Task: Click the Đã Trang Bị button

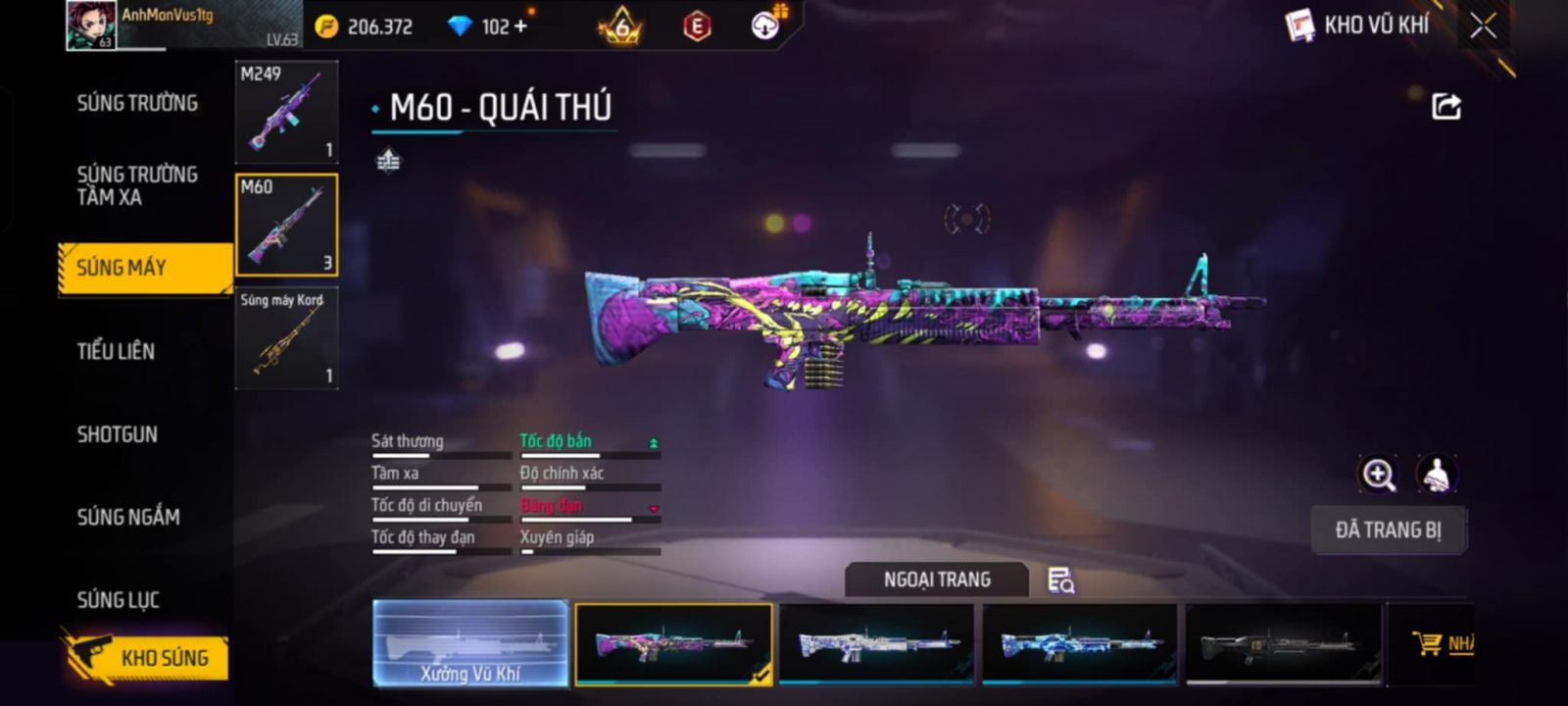Action: [x=1388, y=530]
